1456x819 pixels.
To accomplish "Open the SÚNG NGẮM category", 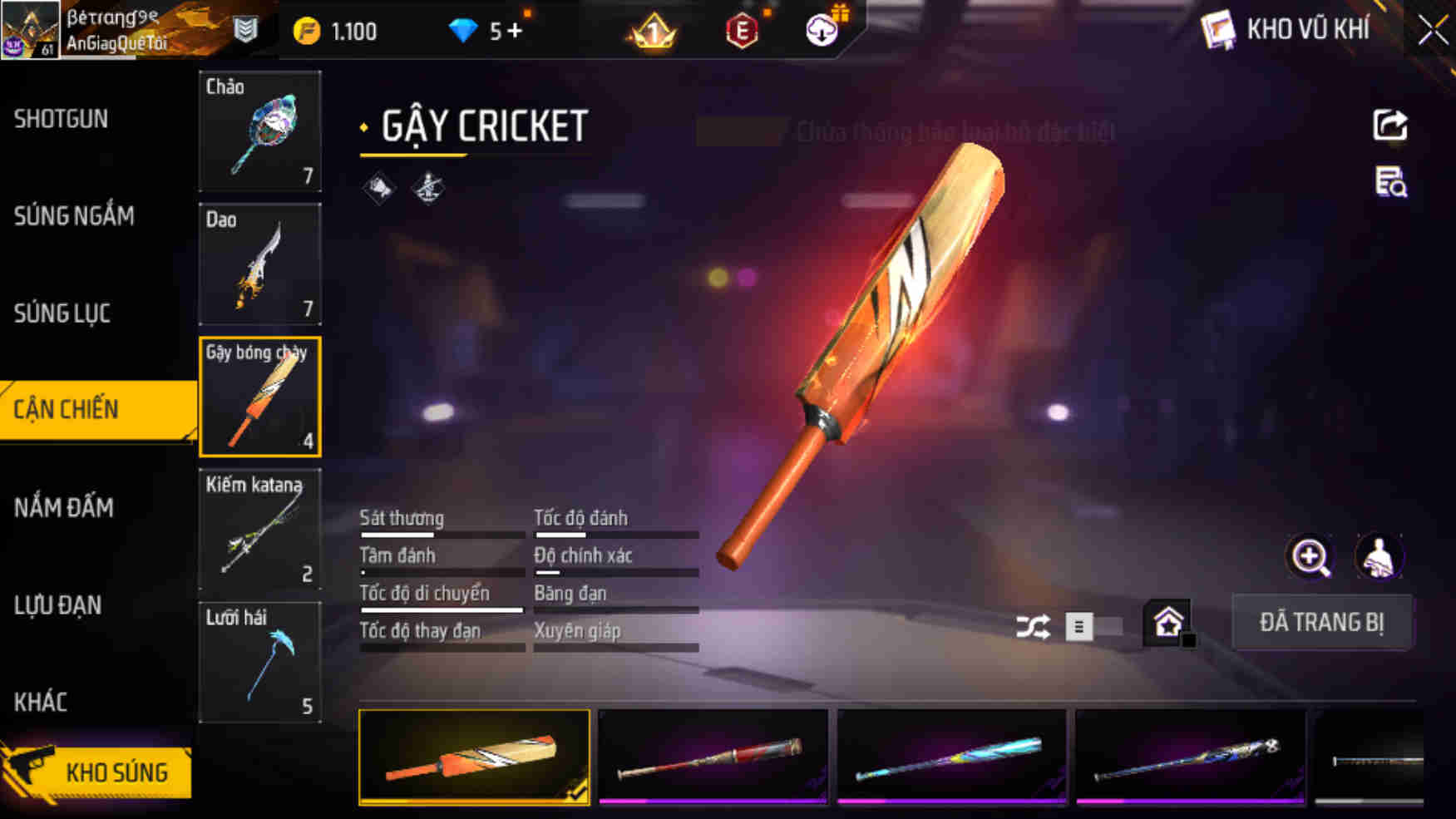I will coord(73,216).
